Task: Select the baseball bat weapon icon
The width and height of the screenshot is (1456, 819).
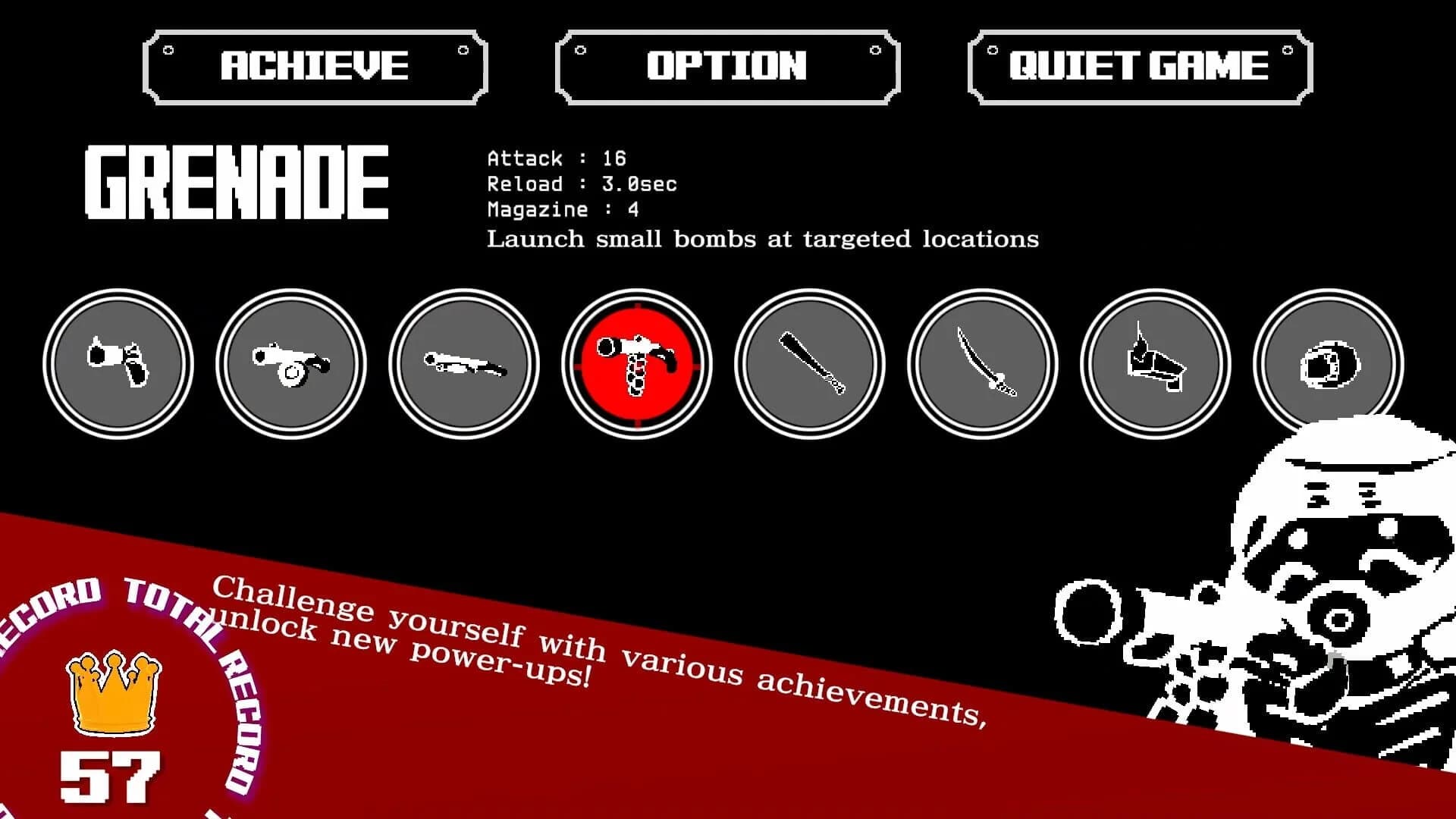Action: coord(810,364)
